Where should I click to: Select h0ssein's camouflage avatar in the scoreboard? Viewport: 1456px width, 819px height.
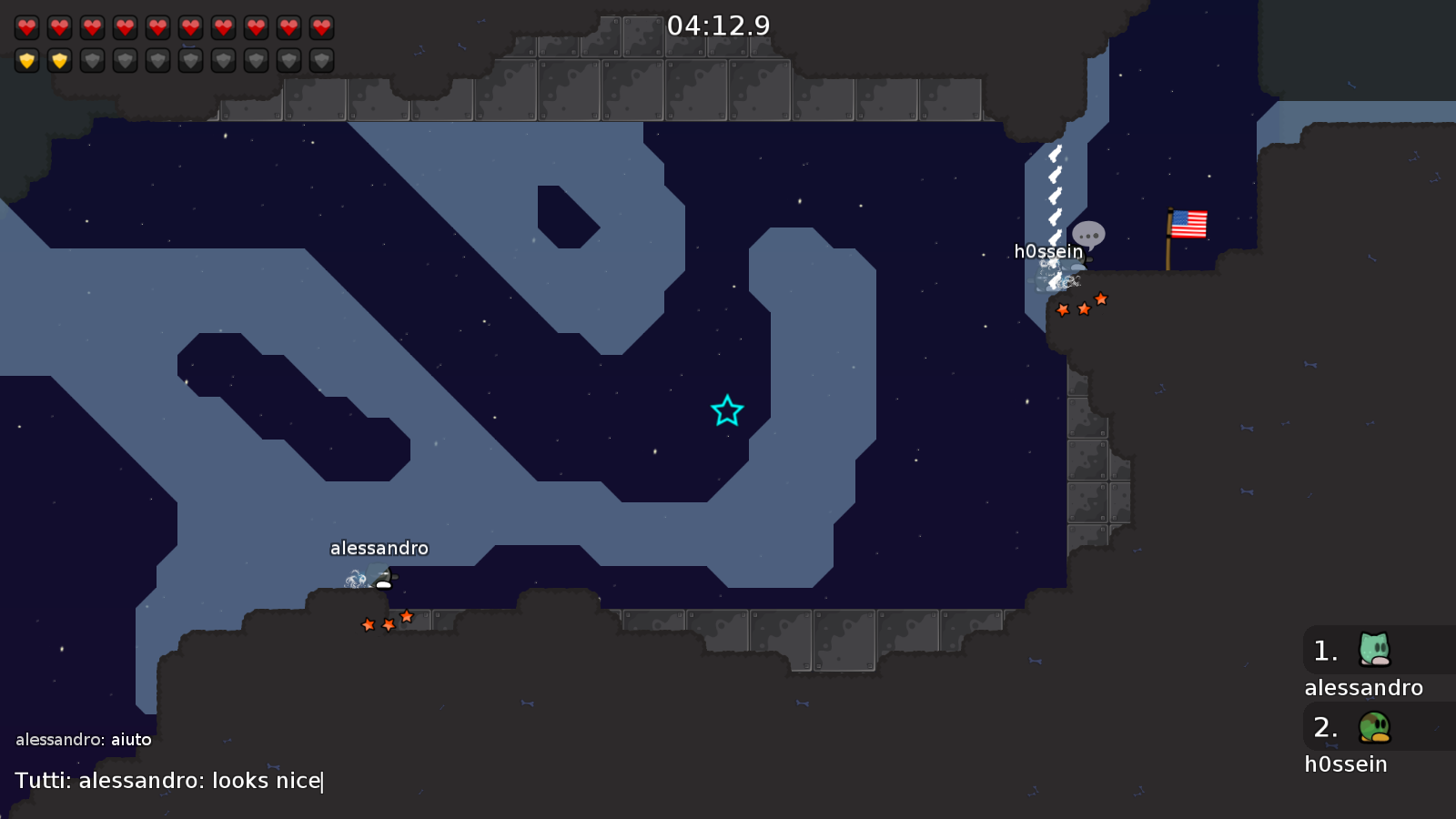1374,727
